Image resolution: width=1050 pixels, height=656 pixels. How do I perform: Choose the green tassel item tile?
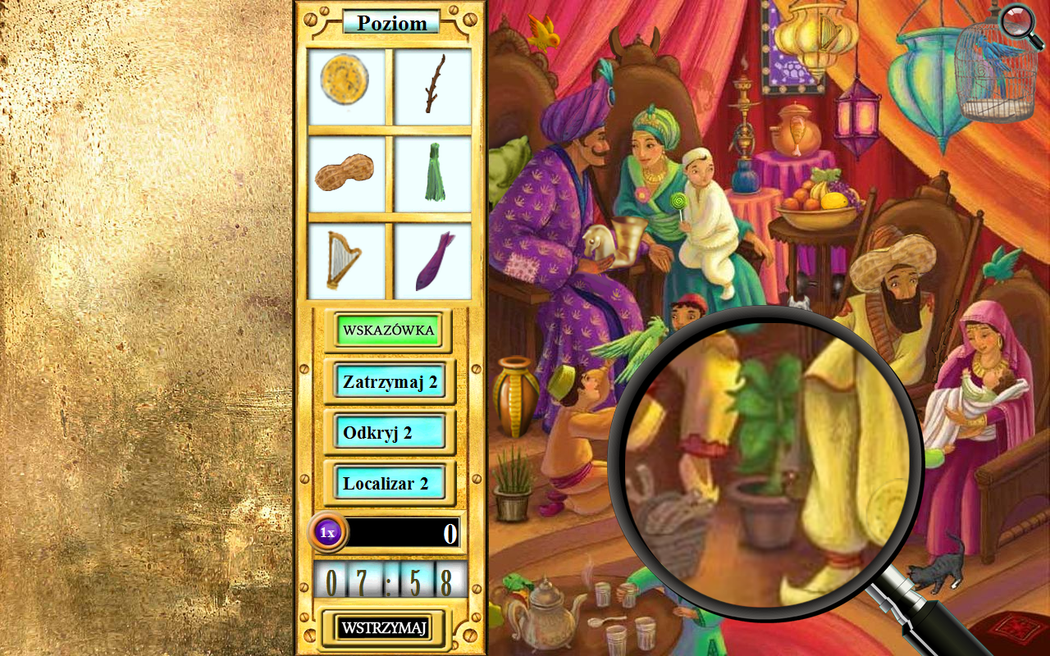coord(433,174)
